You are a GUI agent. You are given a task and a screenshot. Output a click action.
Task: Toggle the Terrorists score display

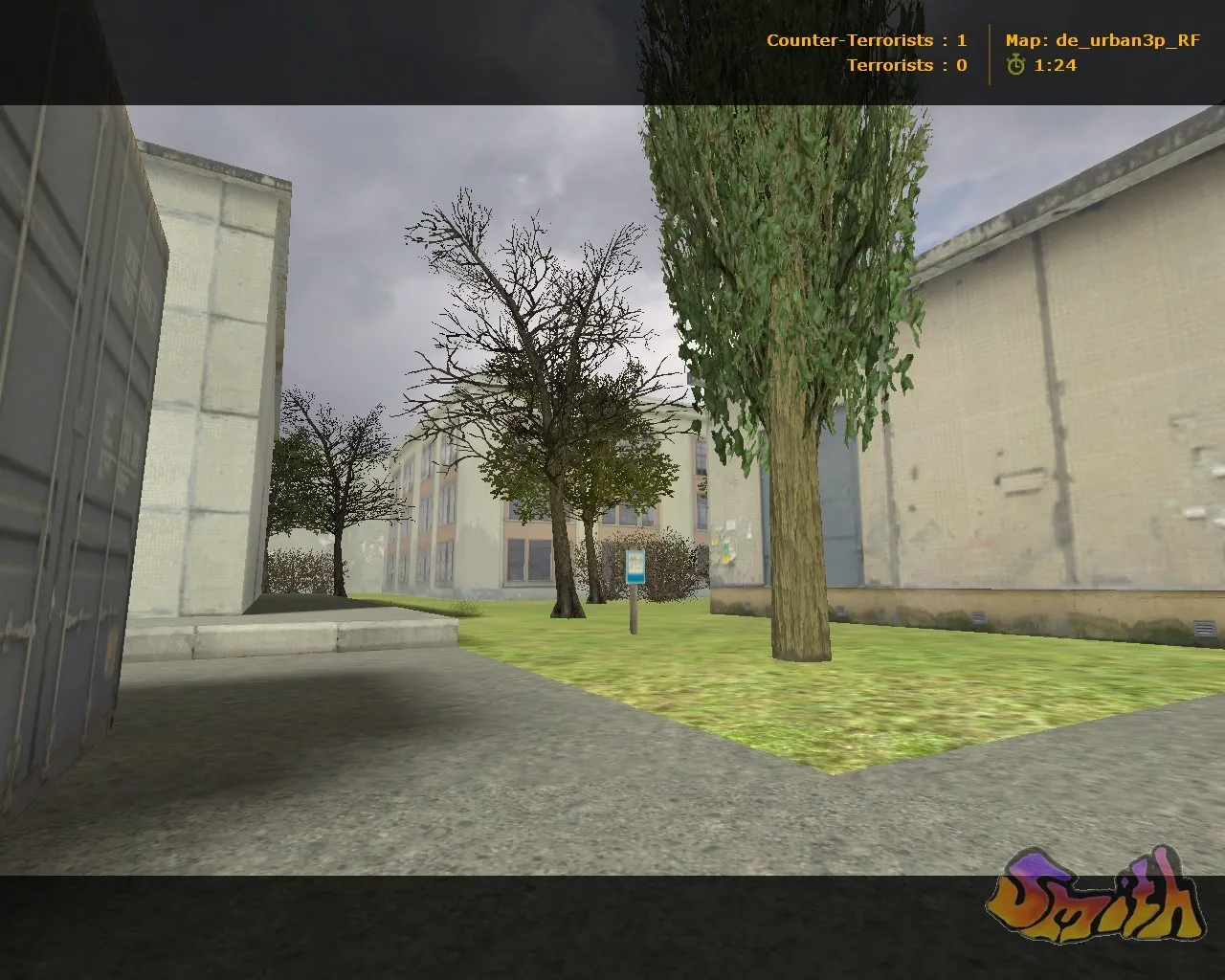point(906,65)
